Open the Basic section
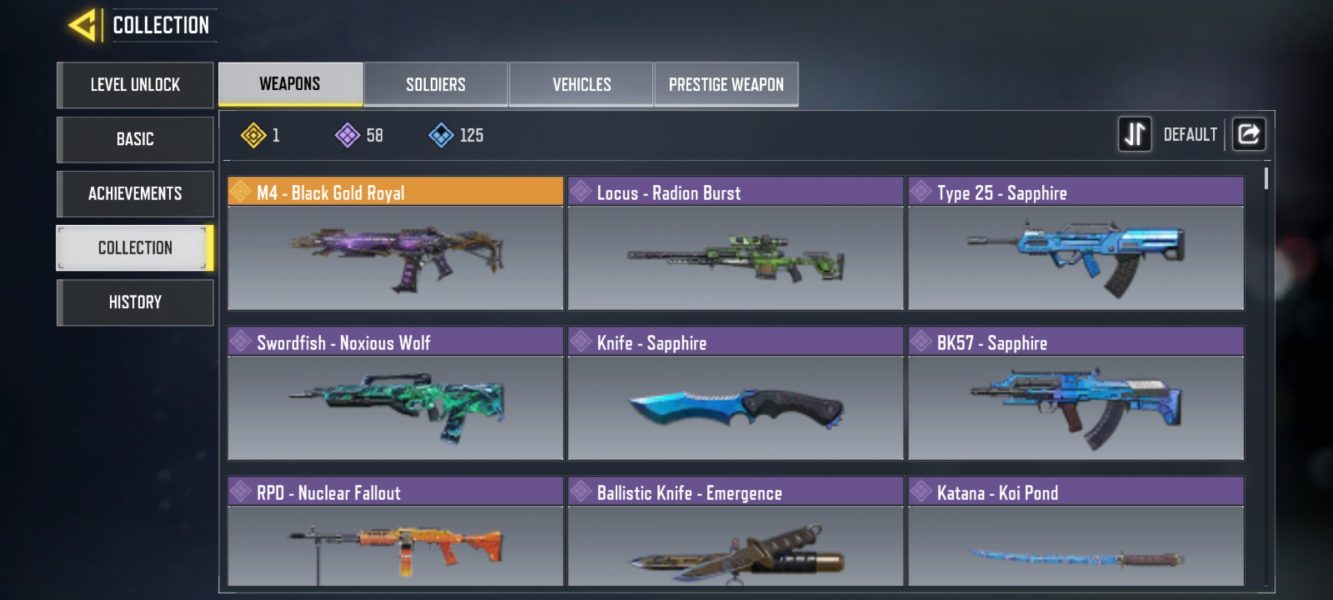The image size is (1333, 600). point(135,139)
